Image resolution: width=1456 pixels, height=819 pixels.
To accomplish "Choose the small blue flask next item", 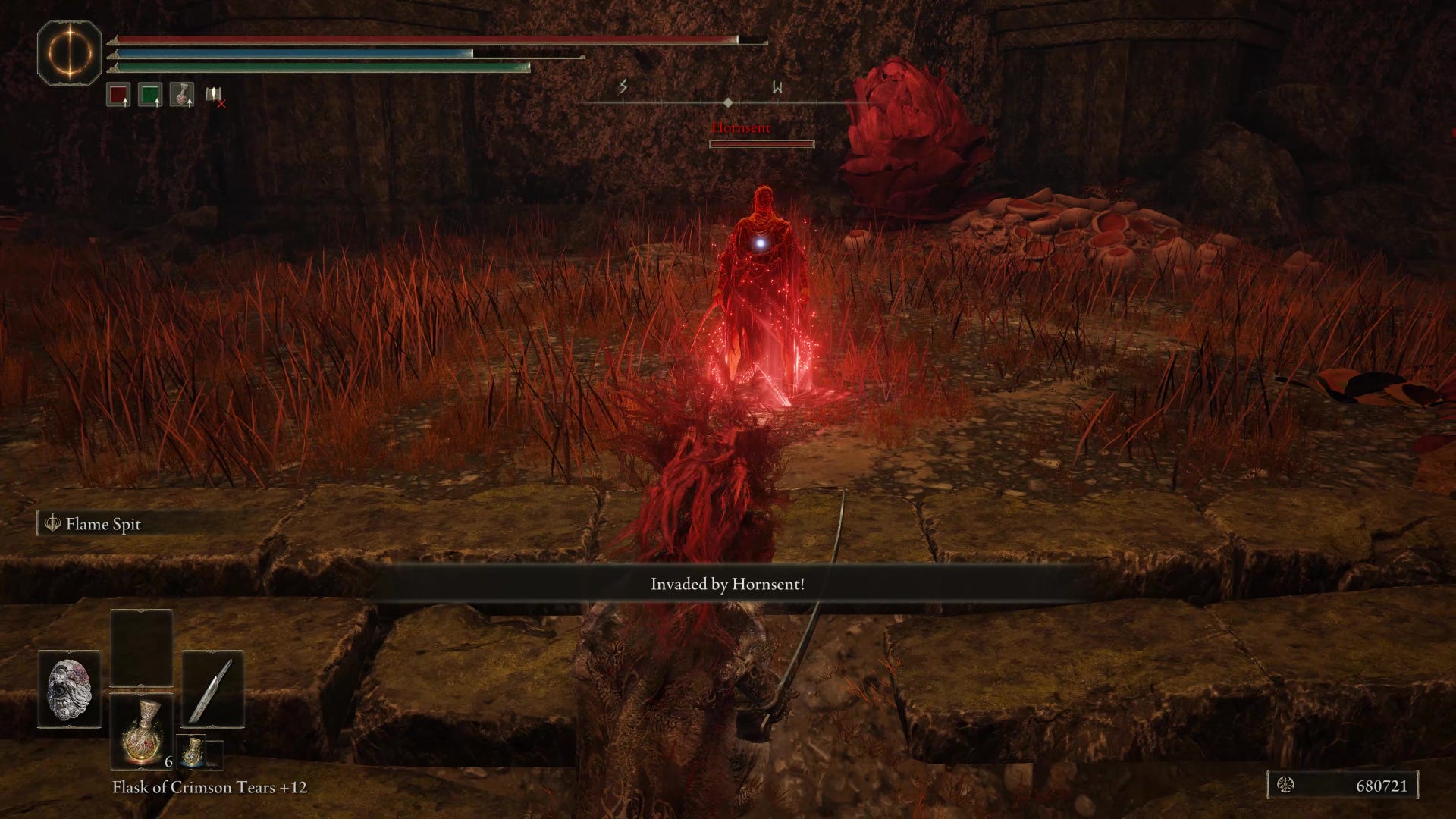I will coord(192,752).
